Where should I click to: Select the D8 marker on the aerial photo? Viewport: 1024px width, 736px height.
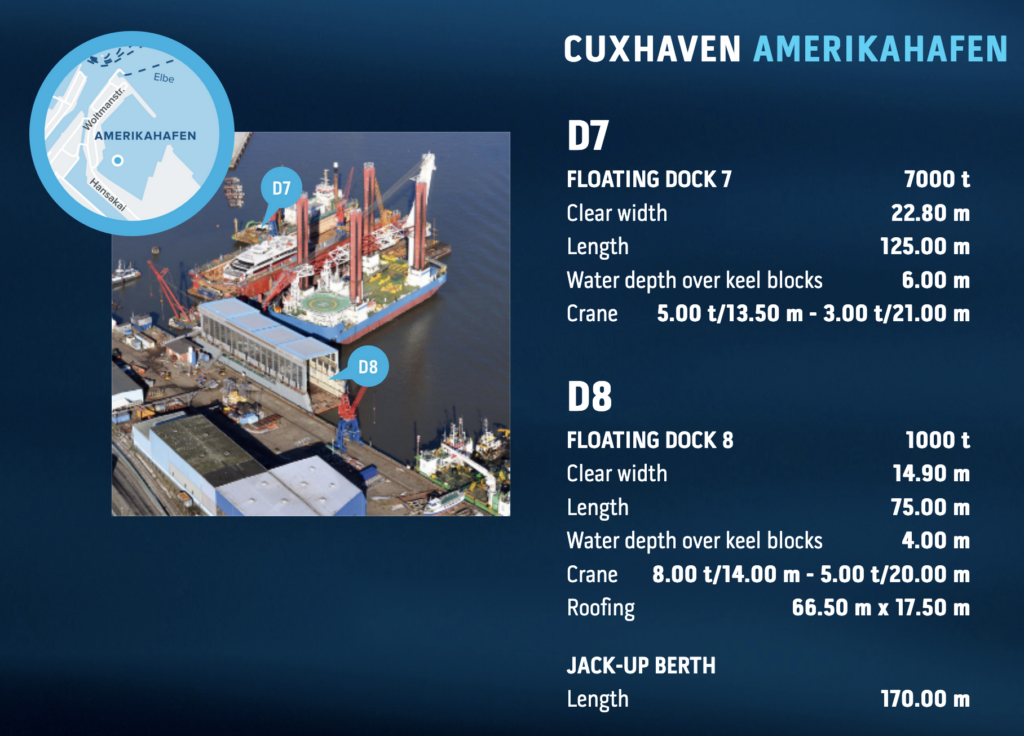(x=367, y=367)
